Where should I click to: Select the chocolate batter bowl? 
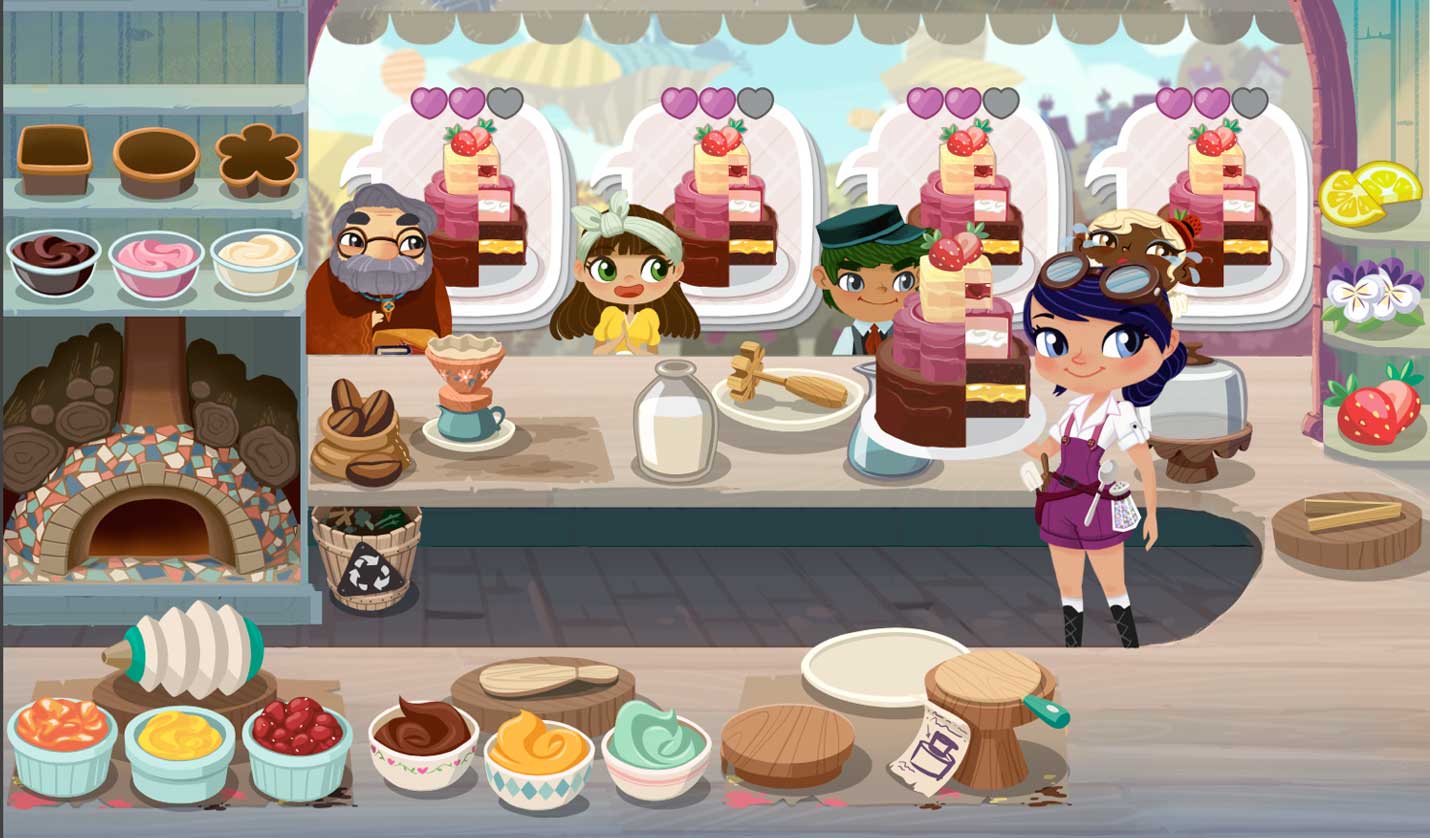53,260
